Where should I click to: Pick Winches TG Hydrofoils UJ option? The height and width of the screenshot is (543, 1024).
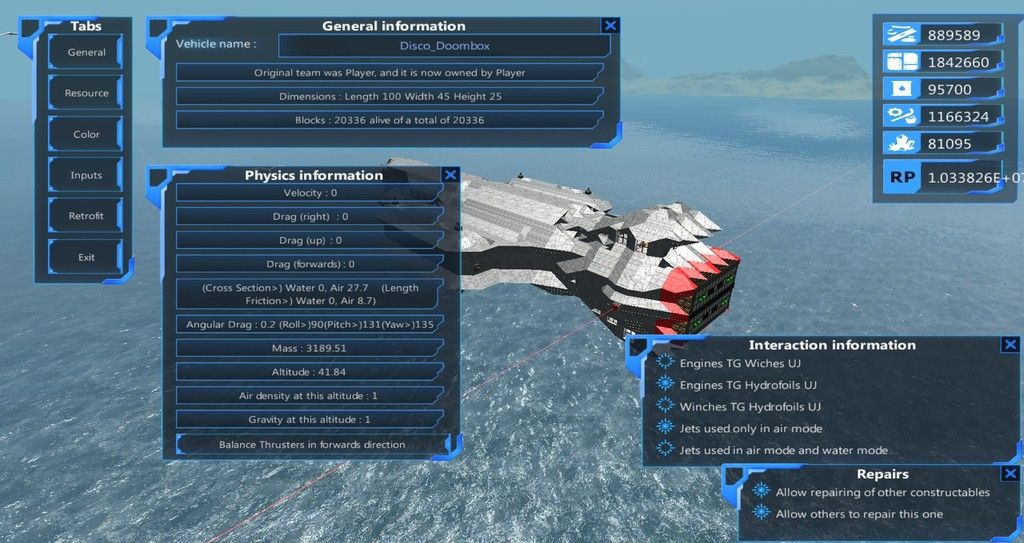(666, 407)
